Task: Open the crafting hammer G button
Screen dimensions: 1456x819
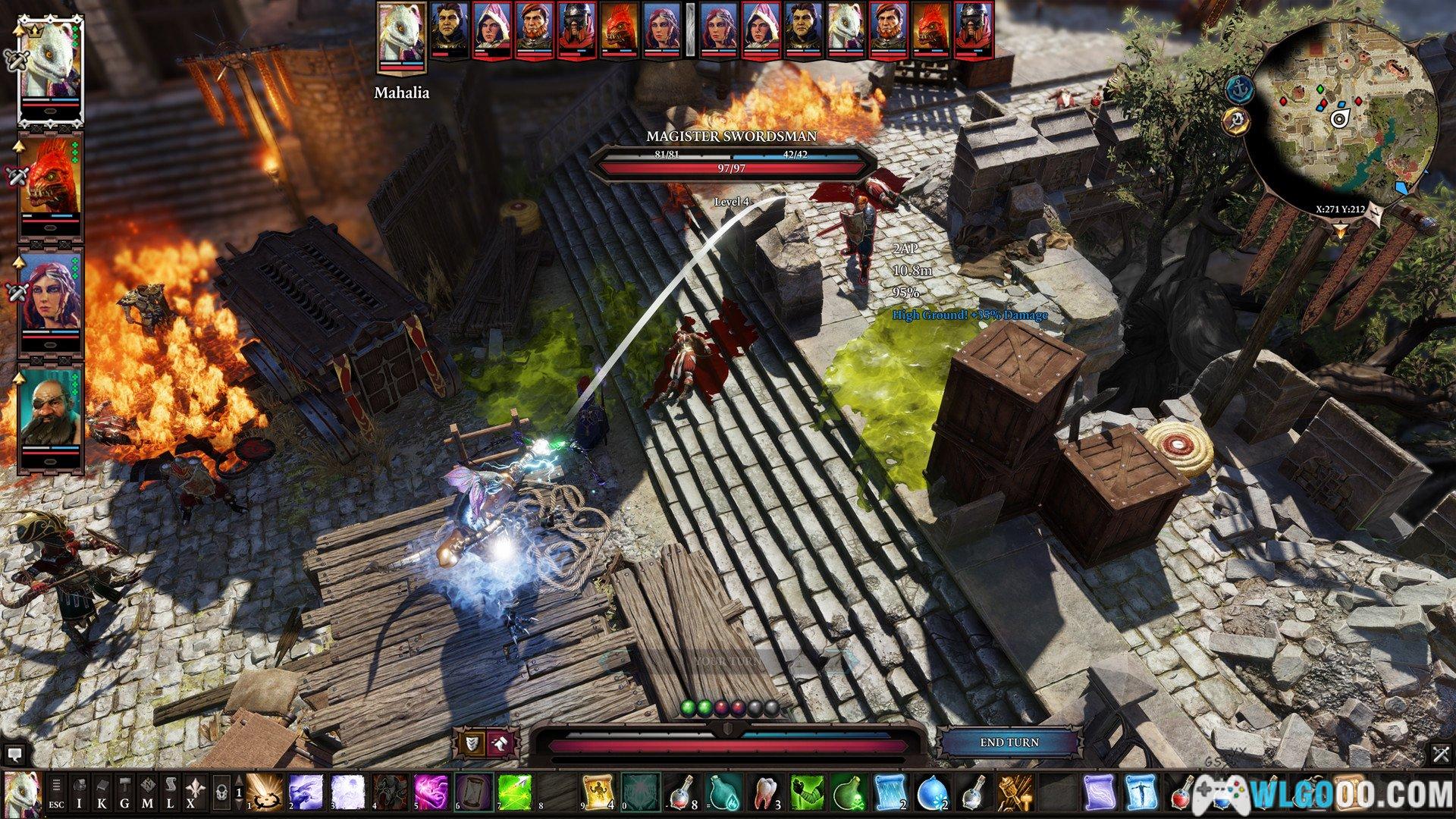Action: coord(125,792)
